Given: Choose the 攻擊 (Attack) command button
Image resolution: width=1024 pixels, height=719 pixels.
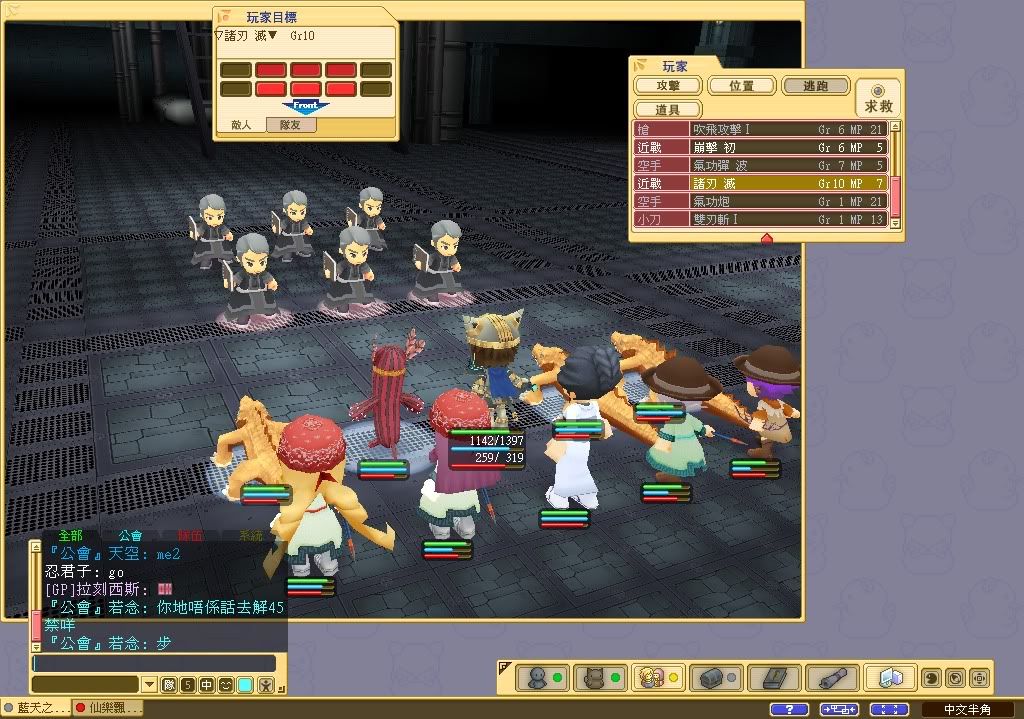Looking at the screenshot, I should 667,87.
